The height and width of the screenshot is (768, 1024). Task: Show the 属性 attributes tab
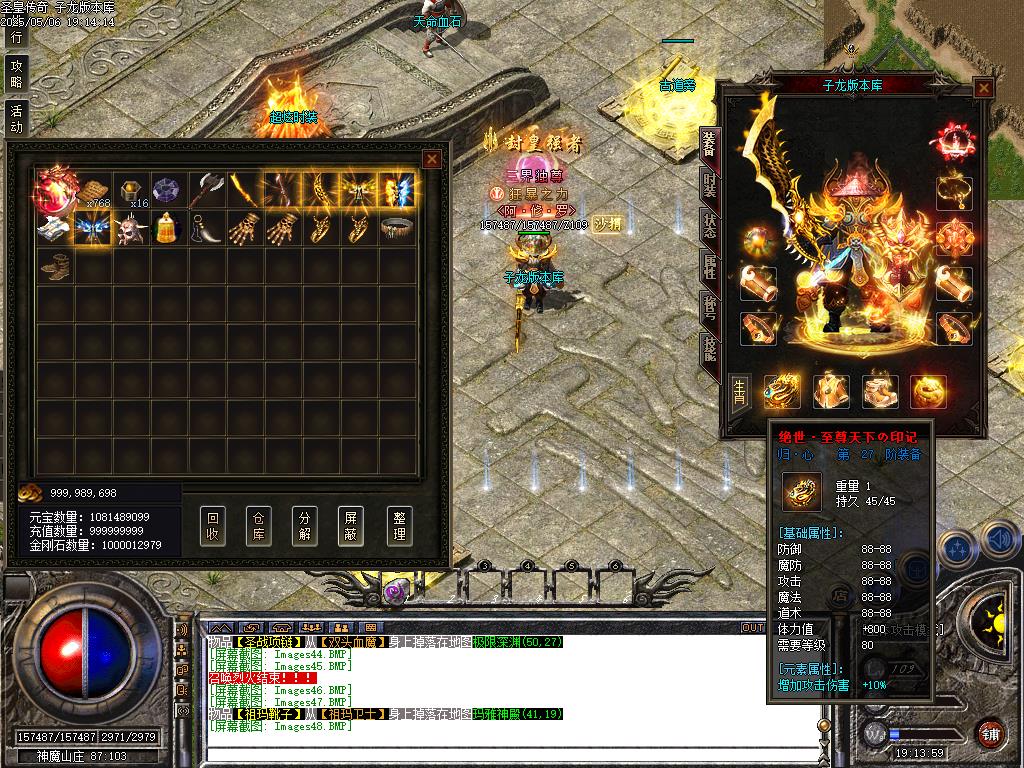click(x=709, y=266)
